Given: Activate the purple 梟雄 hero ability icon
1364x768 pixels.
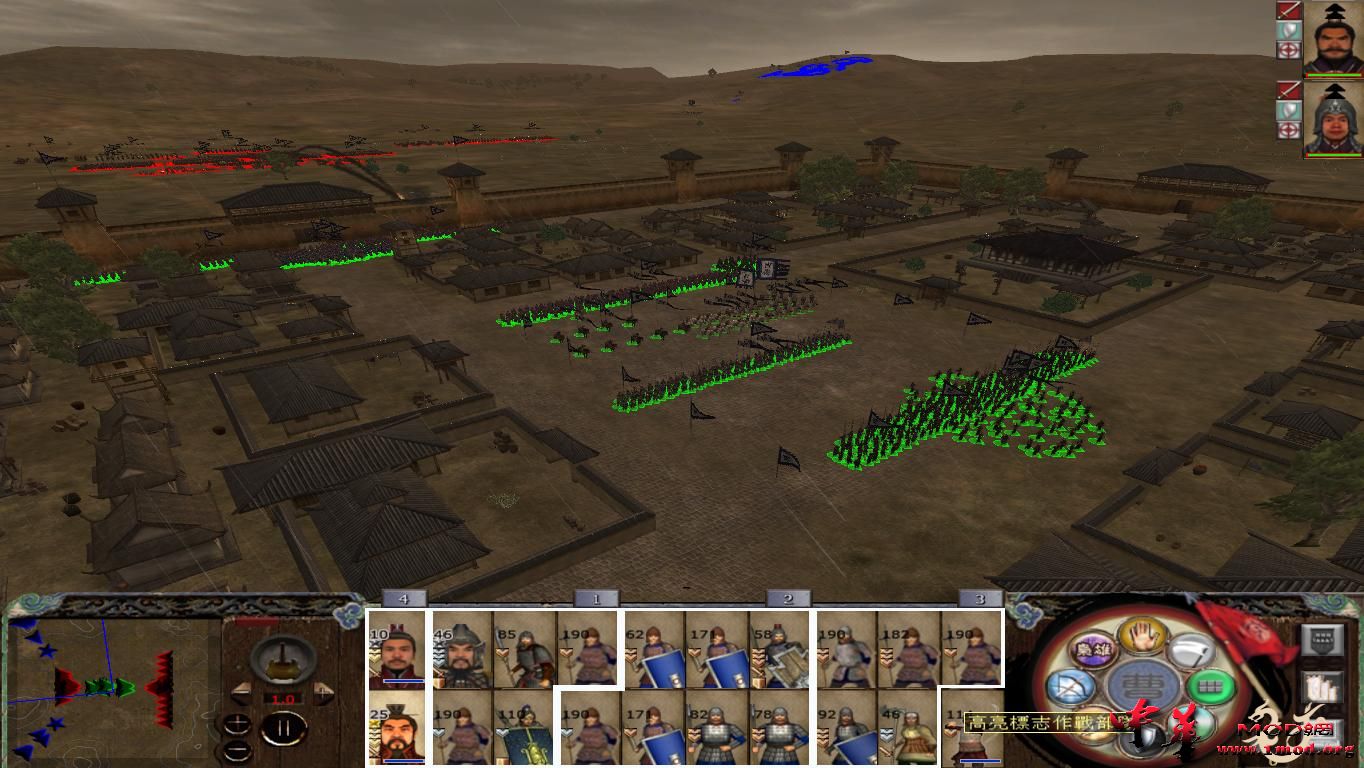Looking at the screenshot, I should [x=1096, y=650].
